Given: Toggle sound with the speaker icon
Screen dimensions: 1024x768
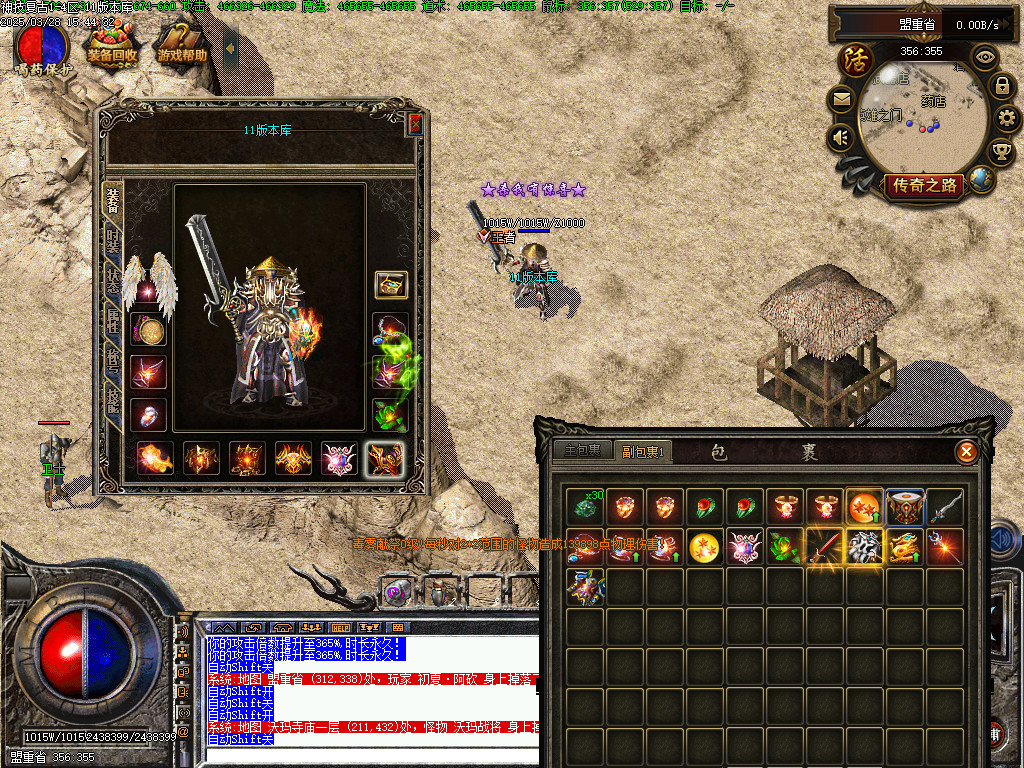Looking at the screenshot, I should pyautogui.click(x=841, y=137).
